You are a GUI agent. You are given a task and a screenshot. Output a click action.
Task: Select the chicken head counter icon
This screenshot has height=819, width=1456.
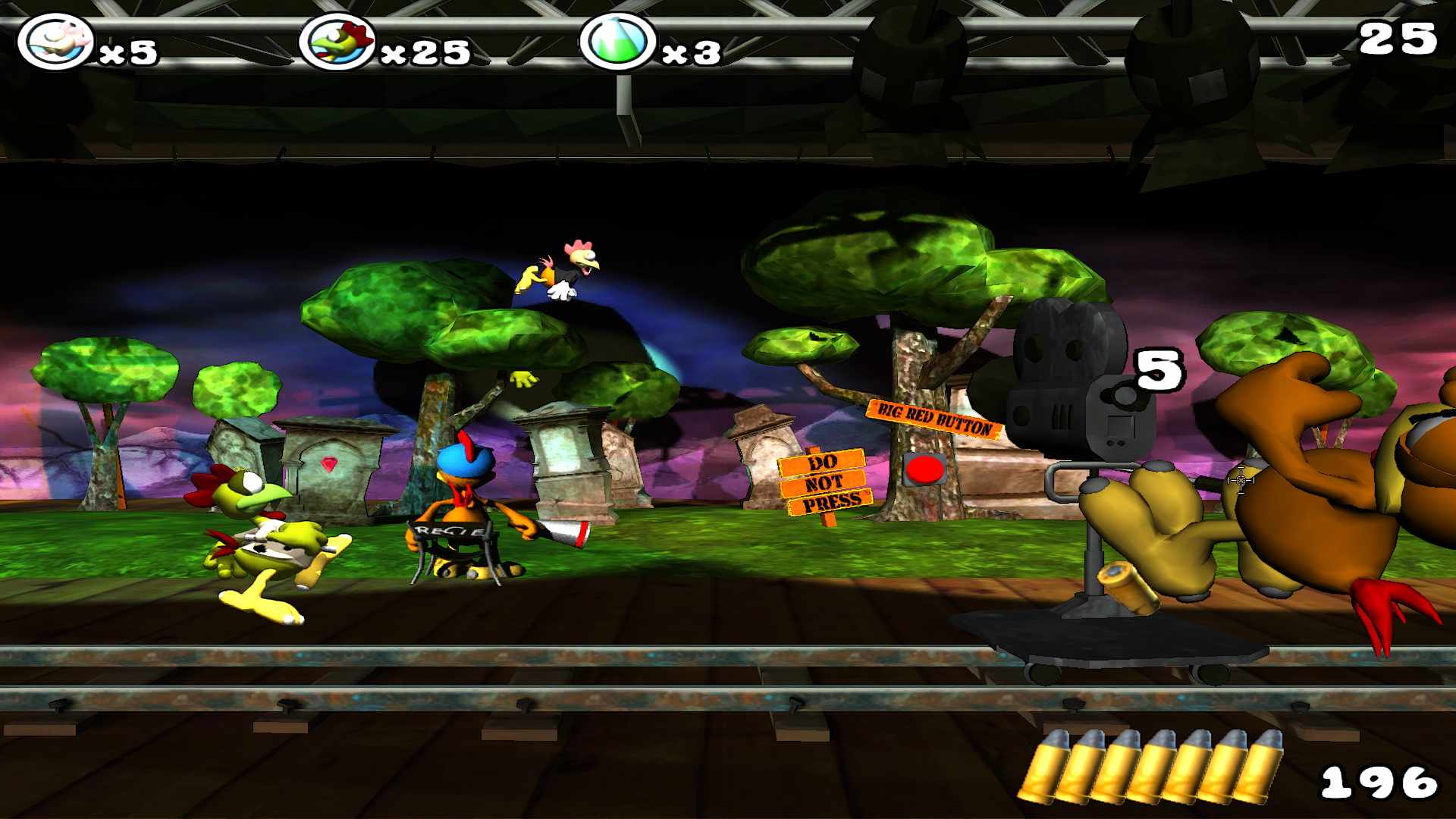tap(337, 42)
